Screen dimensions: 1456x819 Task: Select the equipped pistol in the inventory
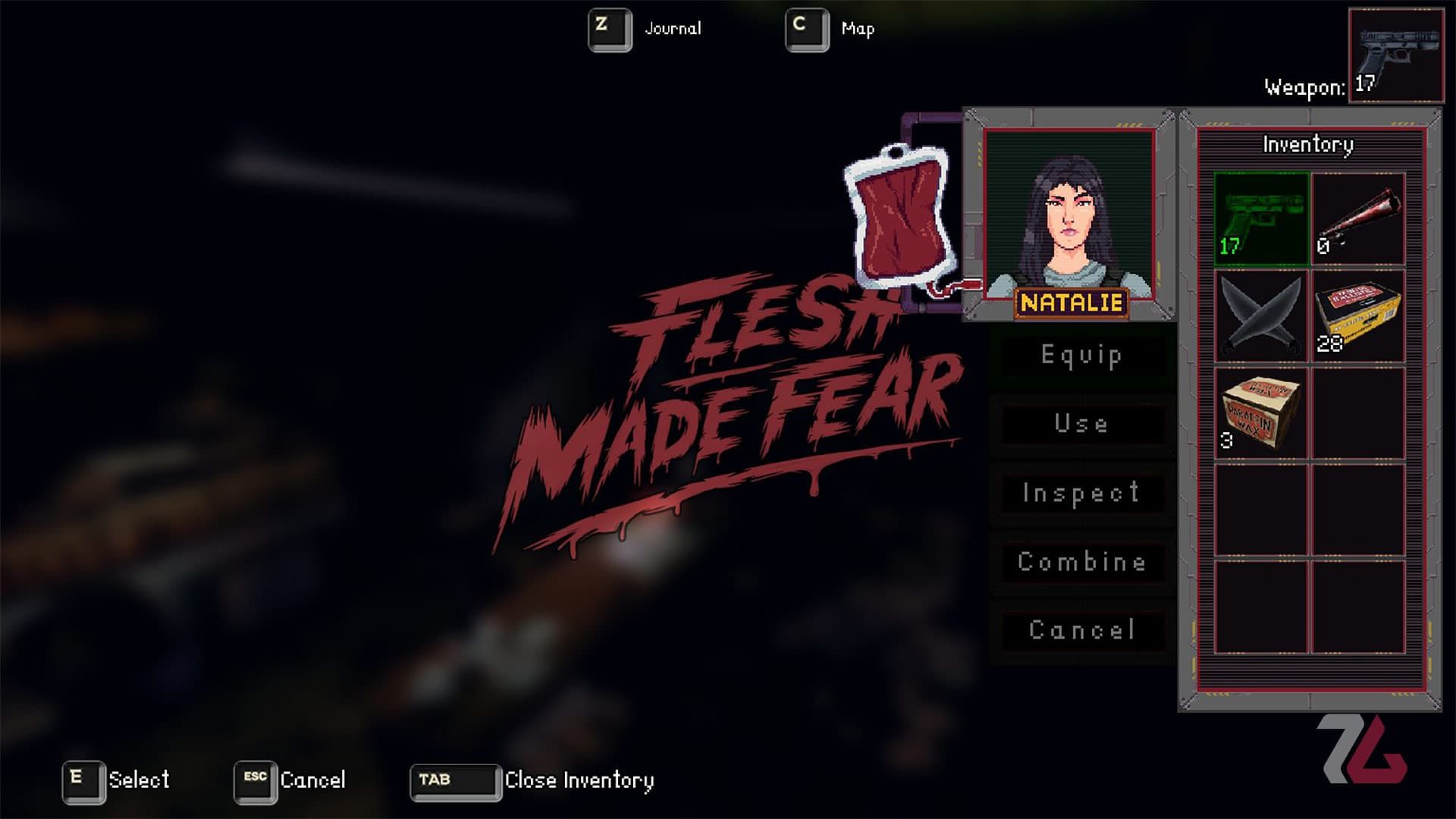1261,218
